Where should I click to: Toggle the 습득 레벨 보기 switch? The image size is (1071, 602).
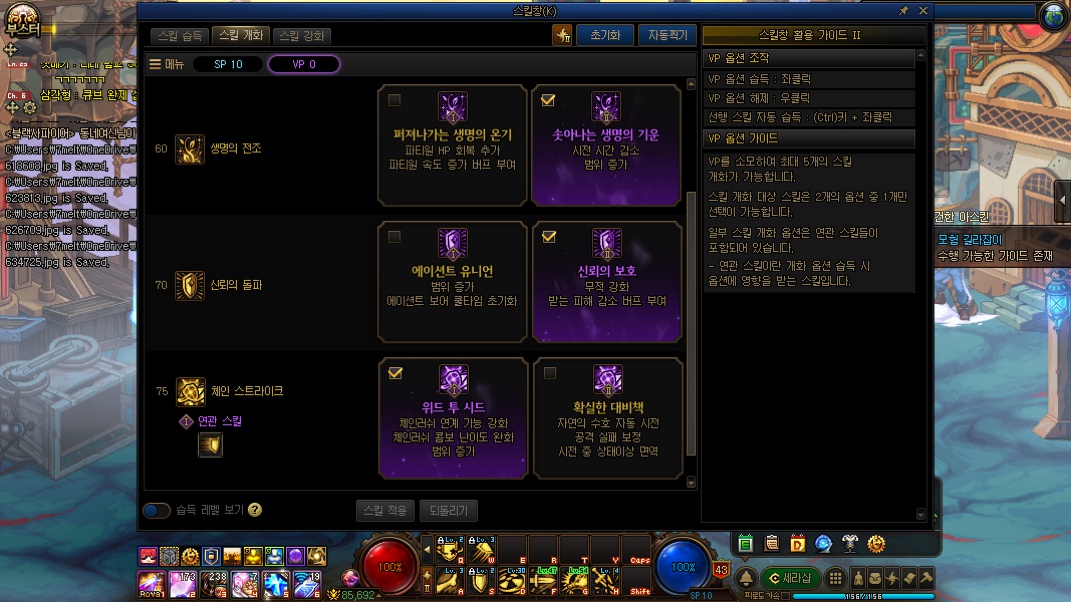[156, 510]
